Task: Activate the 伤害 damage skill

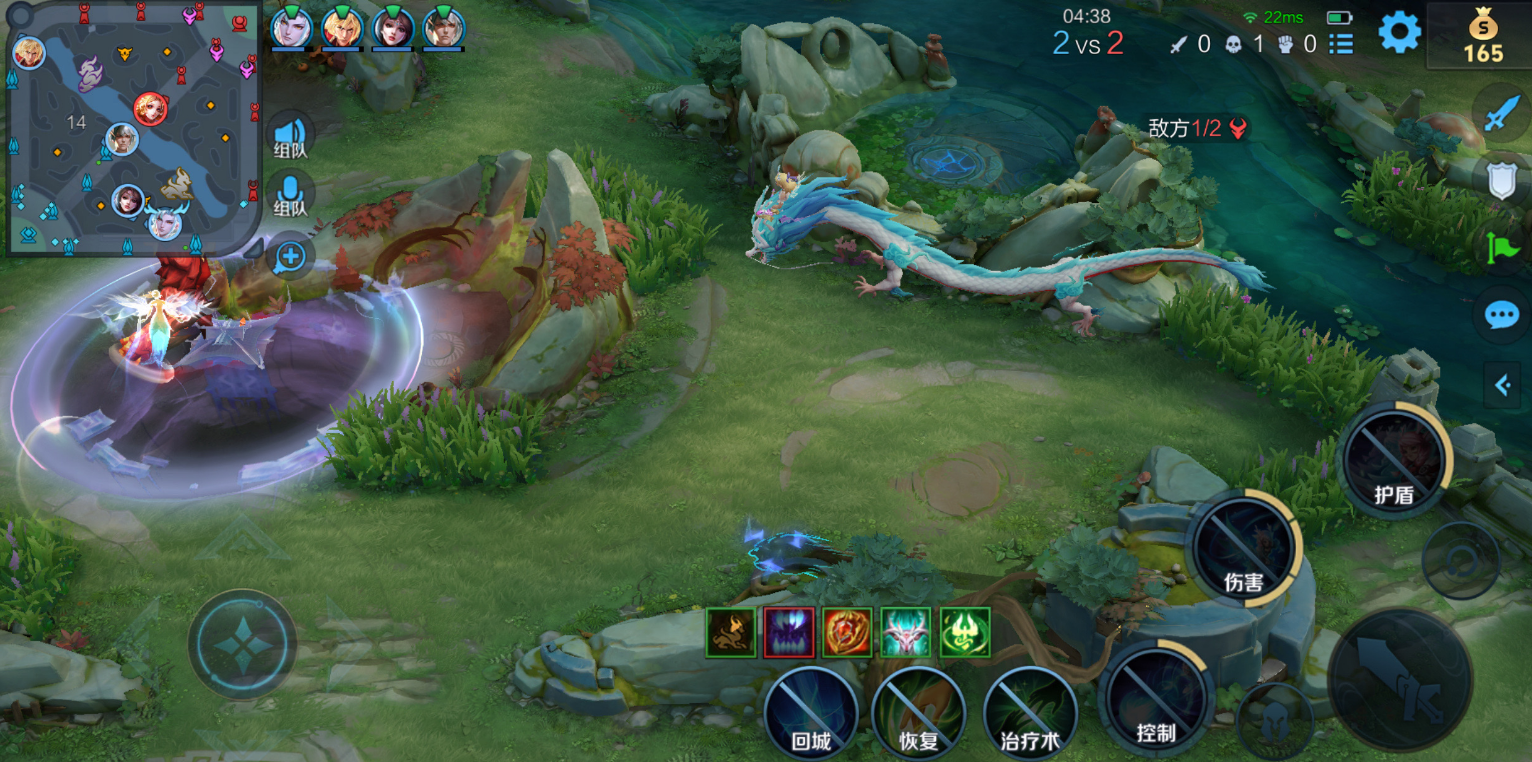Action: pyautogui.click(x=1244, y=550)
